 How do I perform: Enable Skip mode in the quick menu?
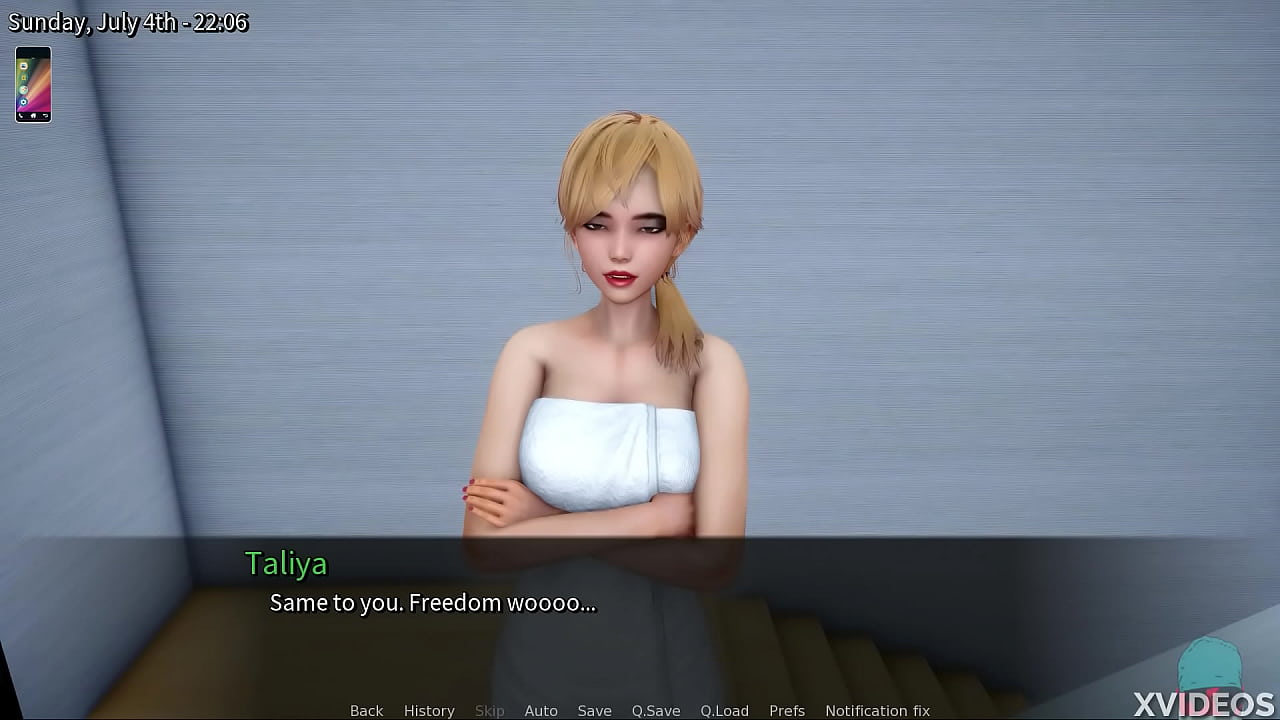[489, 710]
